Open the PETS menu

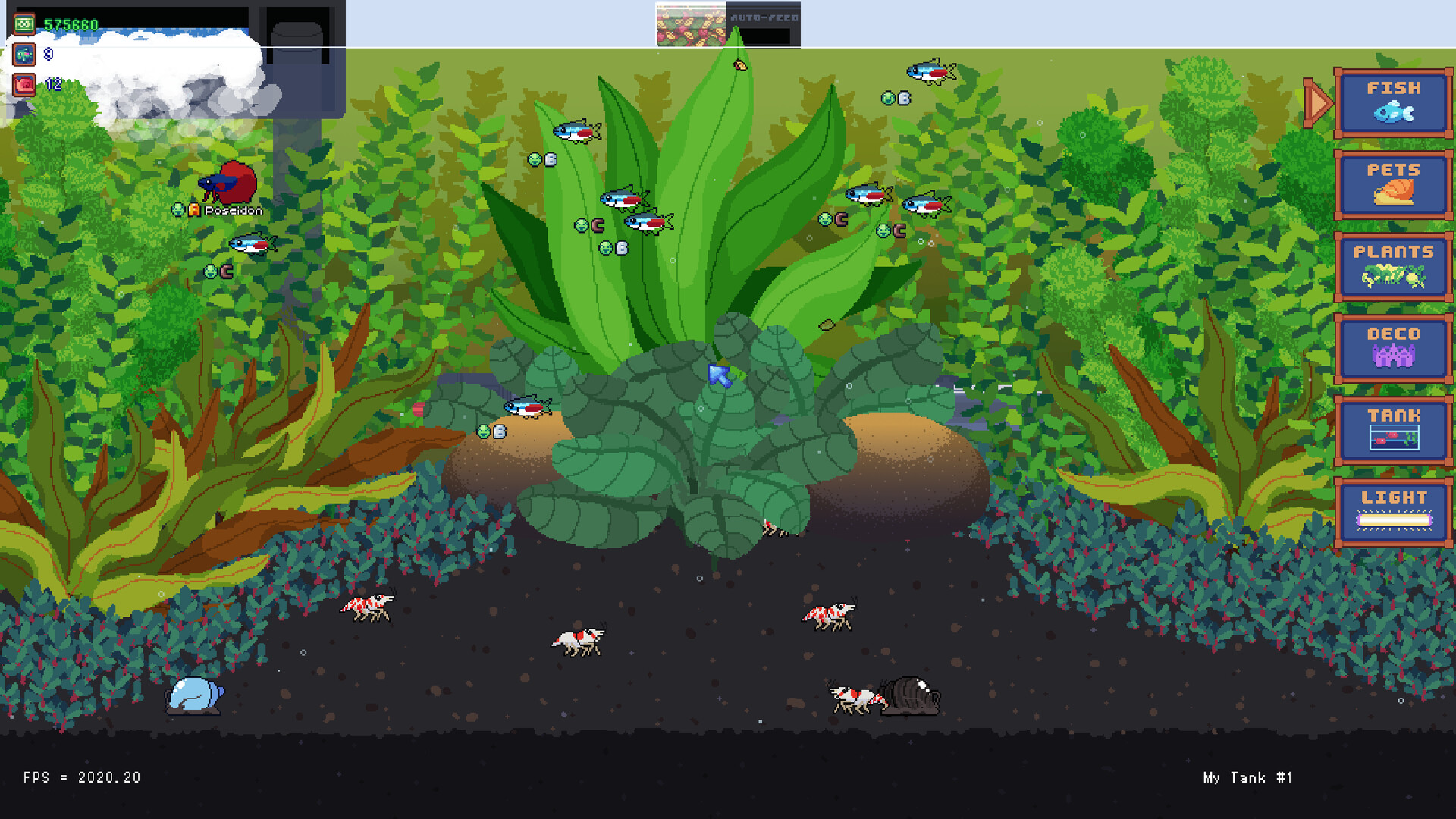[x=1394, y=185]
